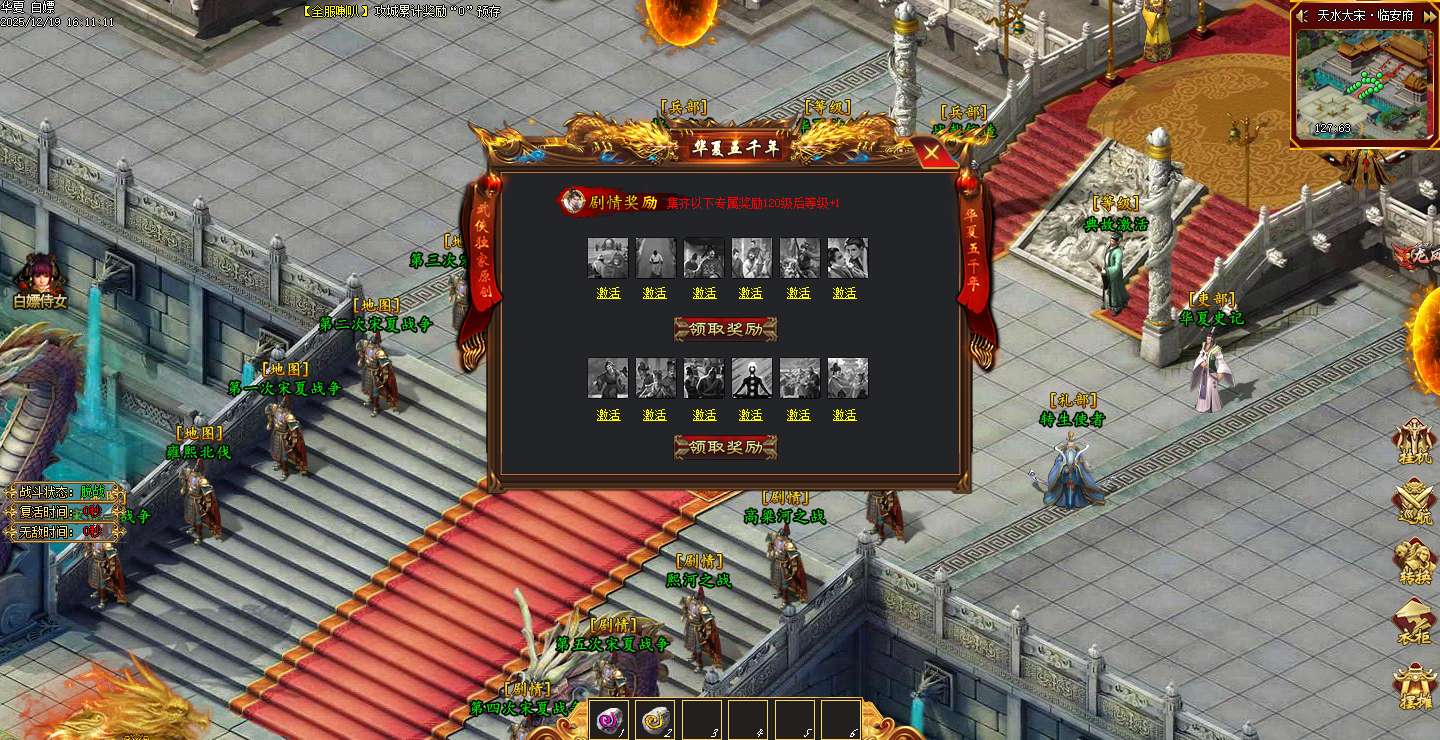Open the 转换 convert icon
1440x740 pixels.
point(1415,561)
